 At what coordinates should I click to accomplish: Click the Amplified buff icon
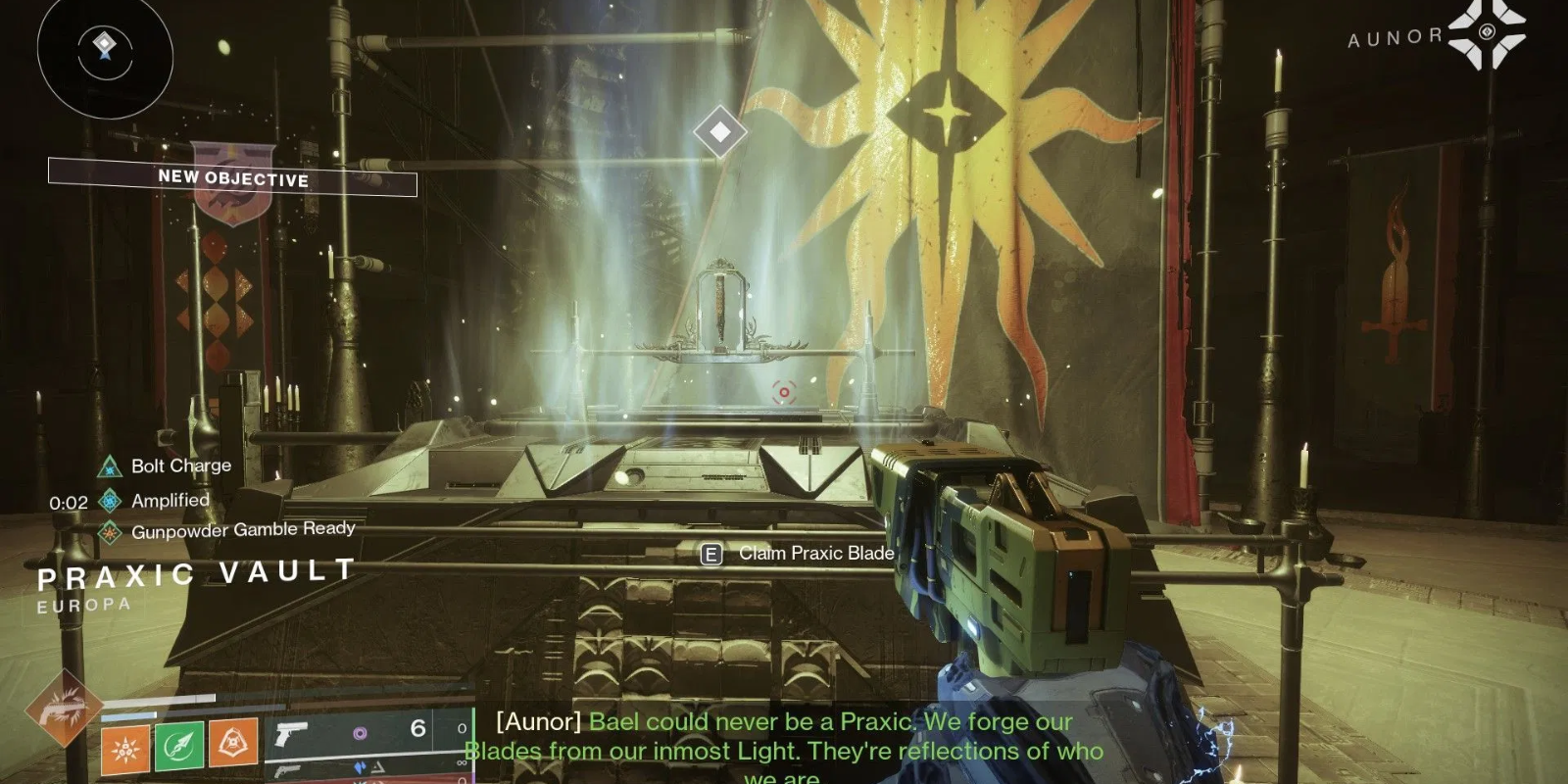(108, 500)
